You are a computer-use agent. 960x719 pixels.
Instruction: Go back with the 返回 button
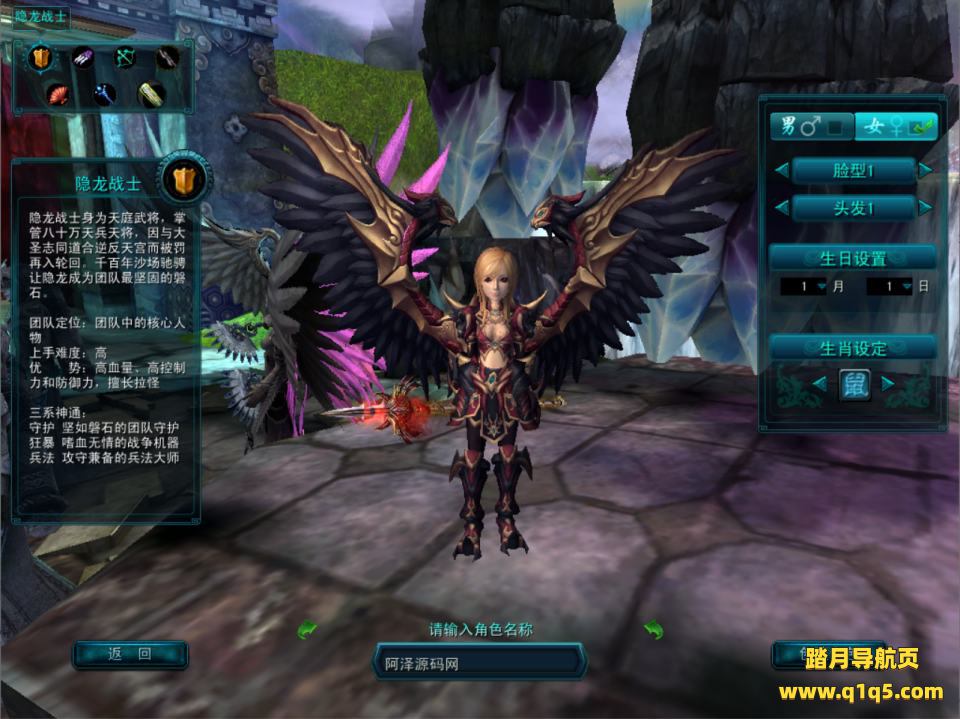click(x=130, y=655)
